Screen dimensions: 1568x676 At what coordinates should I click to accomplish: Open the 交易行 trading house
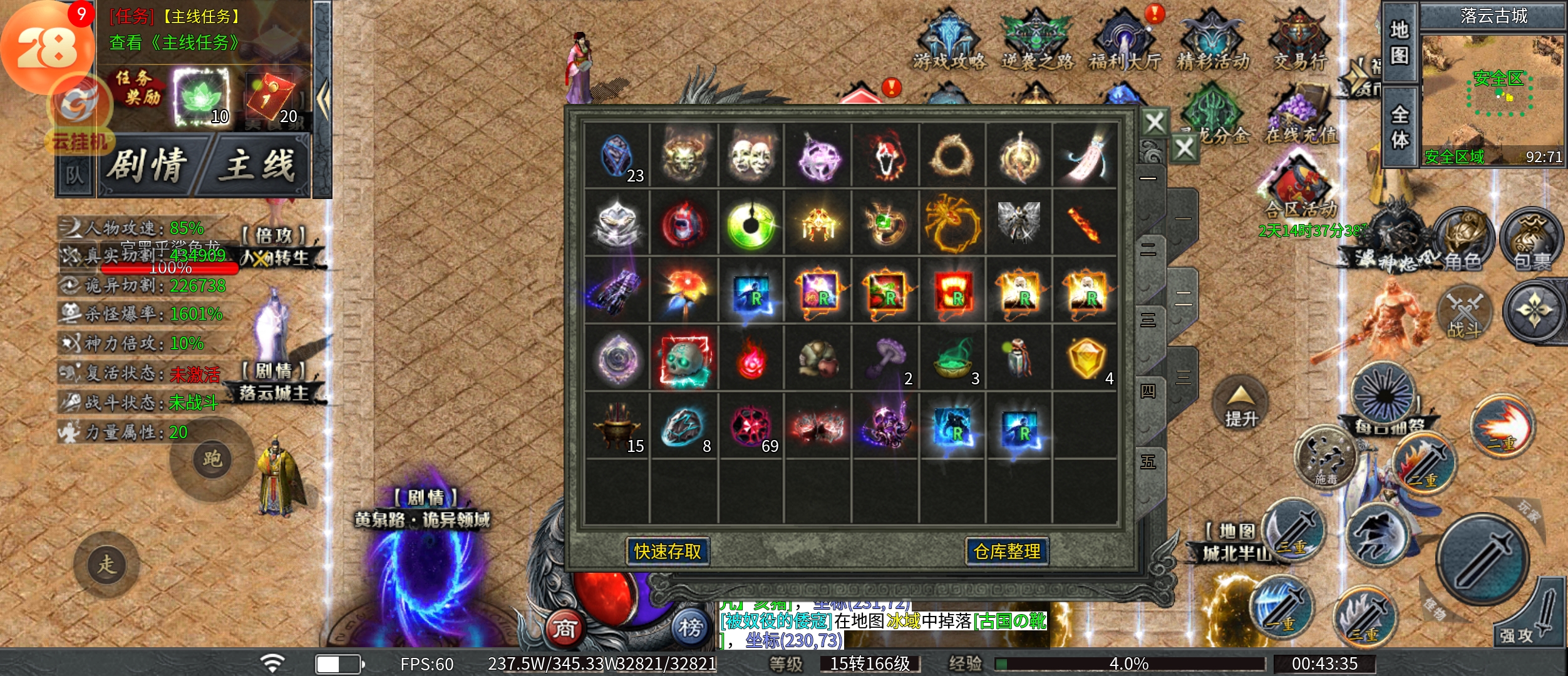tap(1300, 41)
